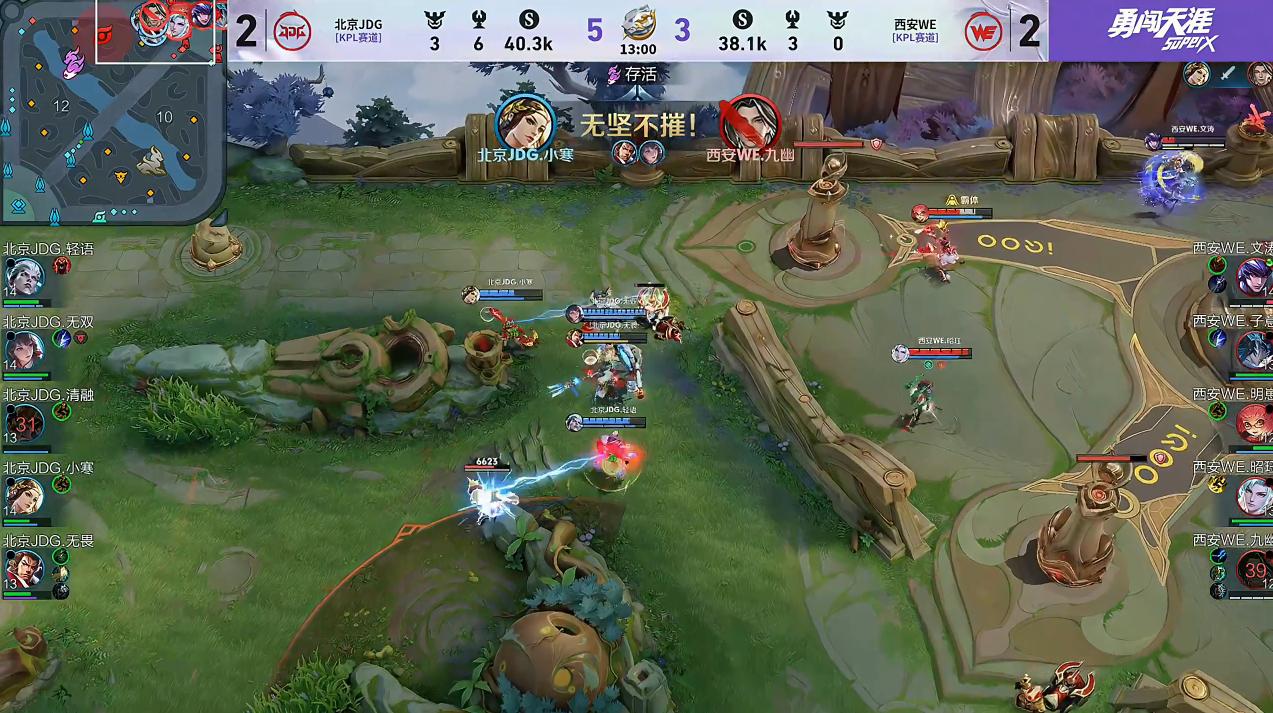Select JDG player 轻语's portrait
This screenshot has width=1273, height=713.
pyautogui.click(x=23, y=277)
